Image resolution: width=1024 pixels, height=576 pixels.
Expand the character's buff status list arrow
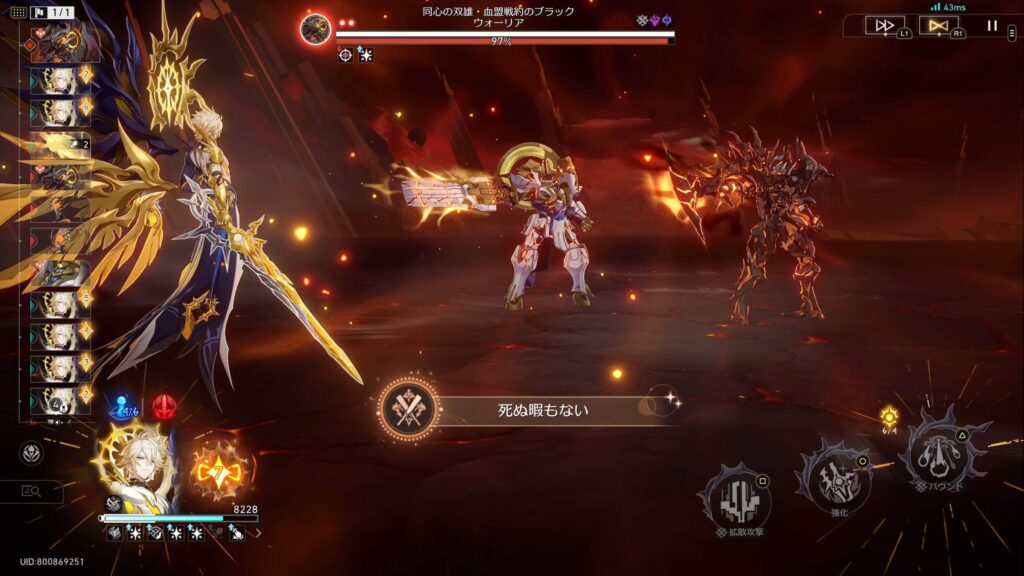click(258, 534)
